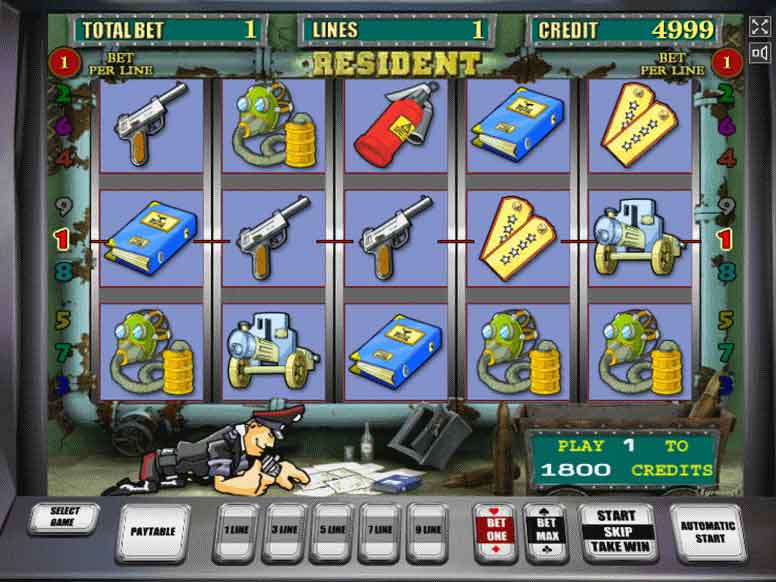Screen dimensions: 776x582
Task: Play all 9 lines button
Action: [x=428, y=530]
